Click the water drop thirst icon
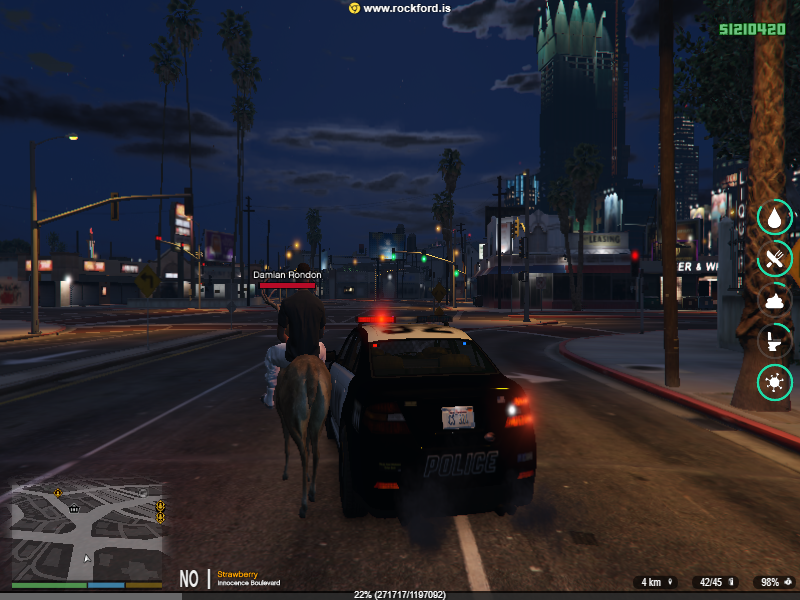The height and width of the screenshot is (600, 800). click(x=774, y=217)
